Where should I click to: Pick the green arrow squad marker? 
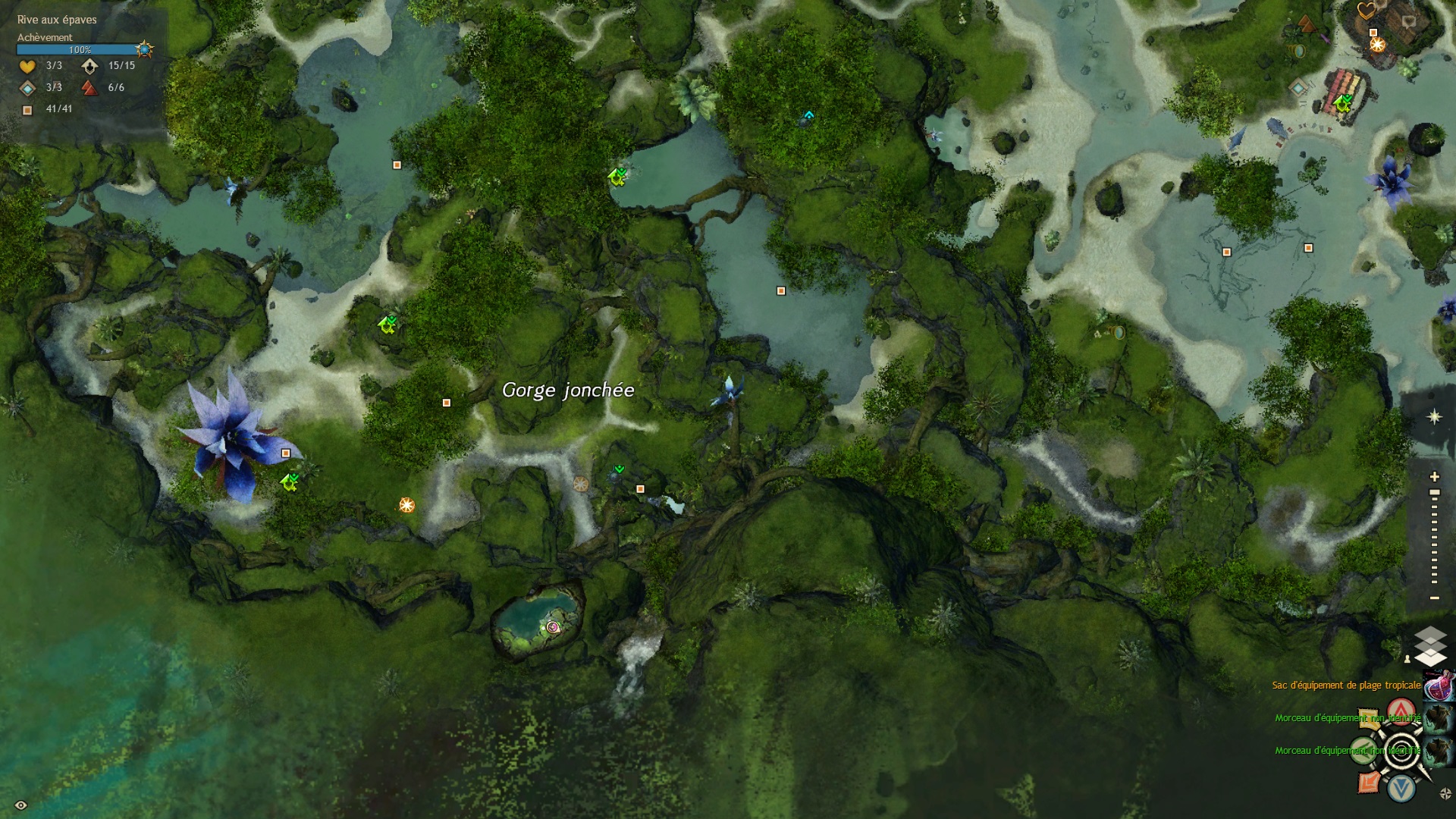(x=1363, y=751)
